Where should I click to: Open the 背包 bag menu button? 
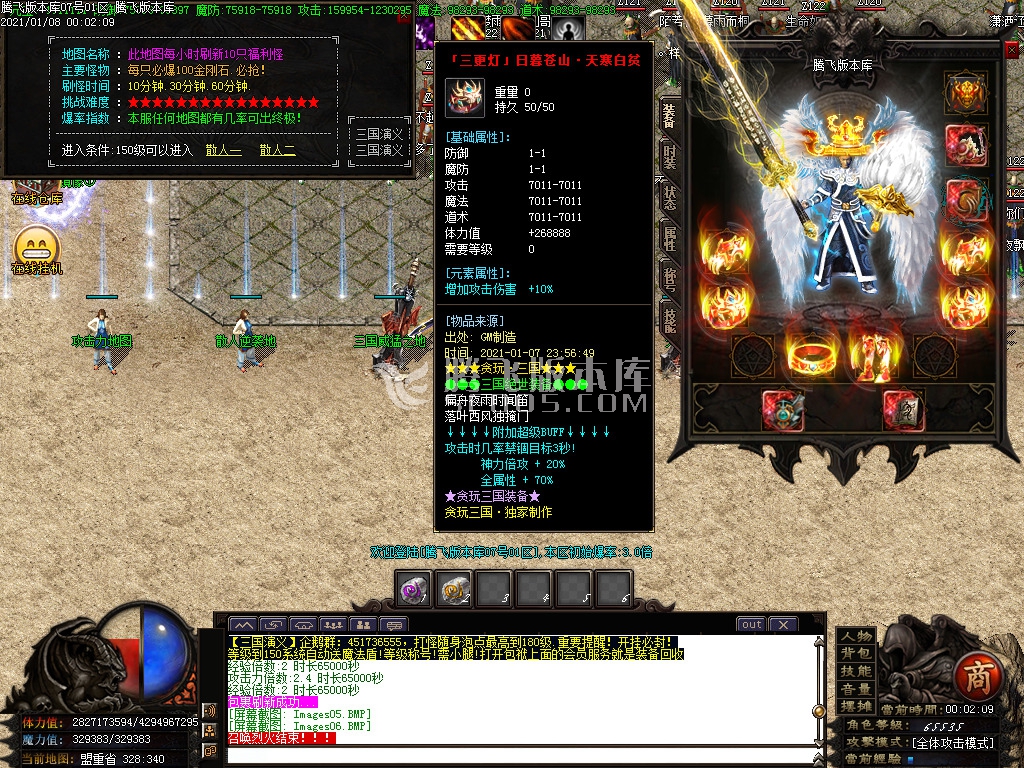856,654
